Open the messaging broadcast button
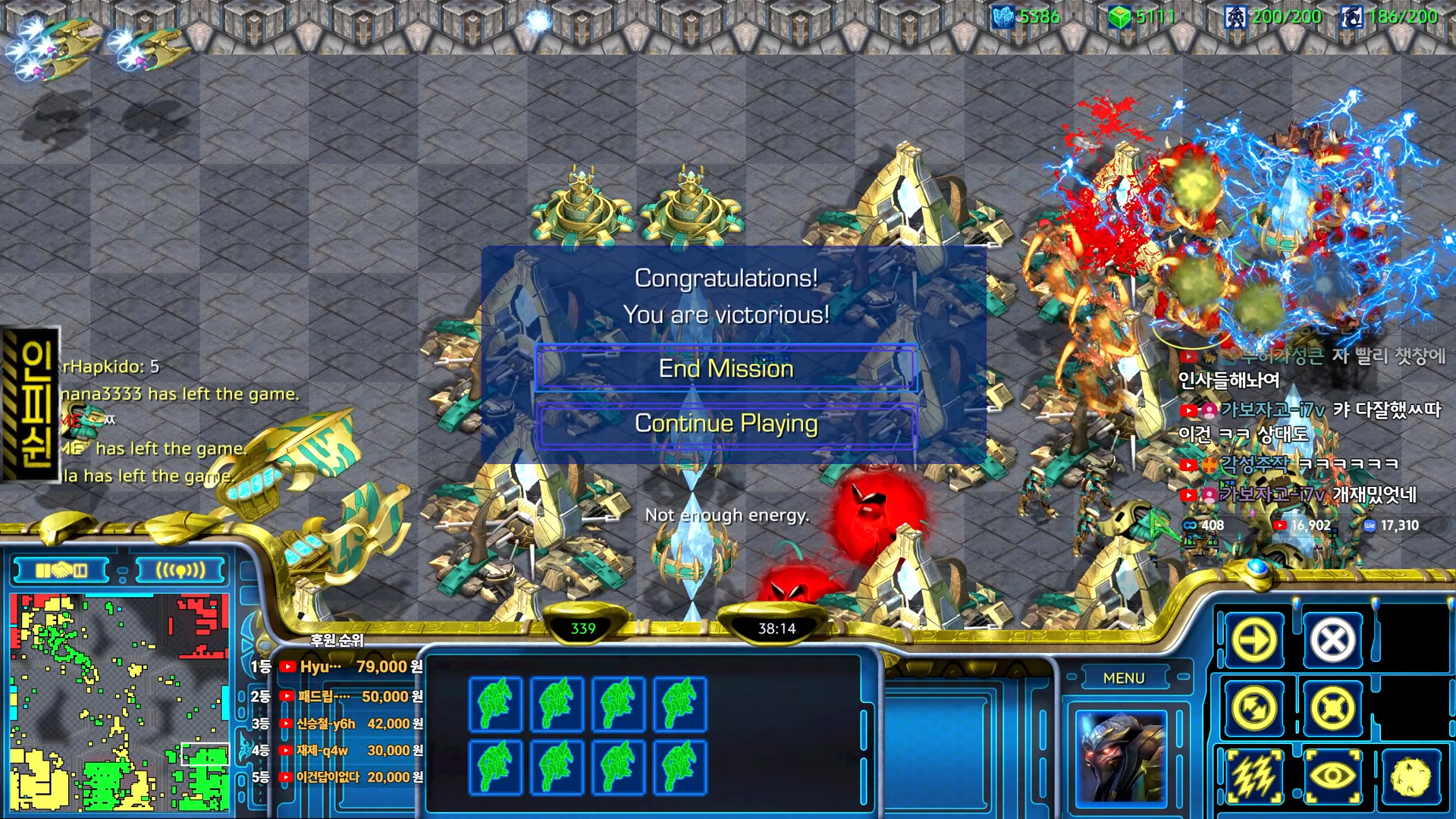The width and height of the screenshot is (1456, 819). [x=180, y=570]
